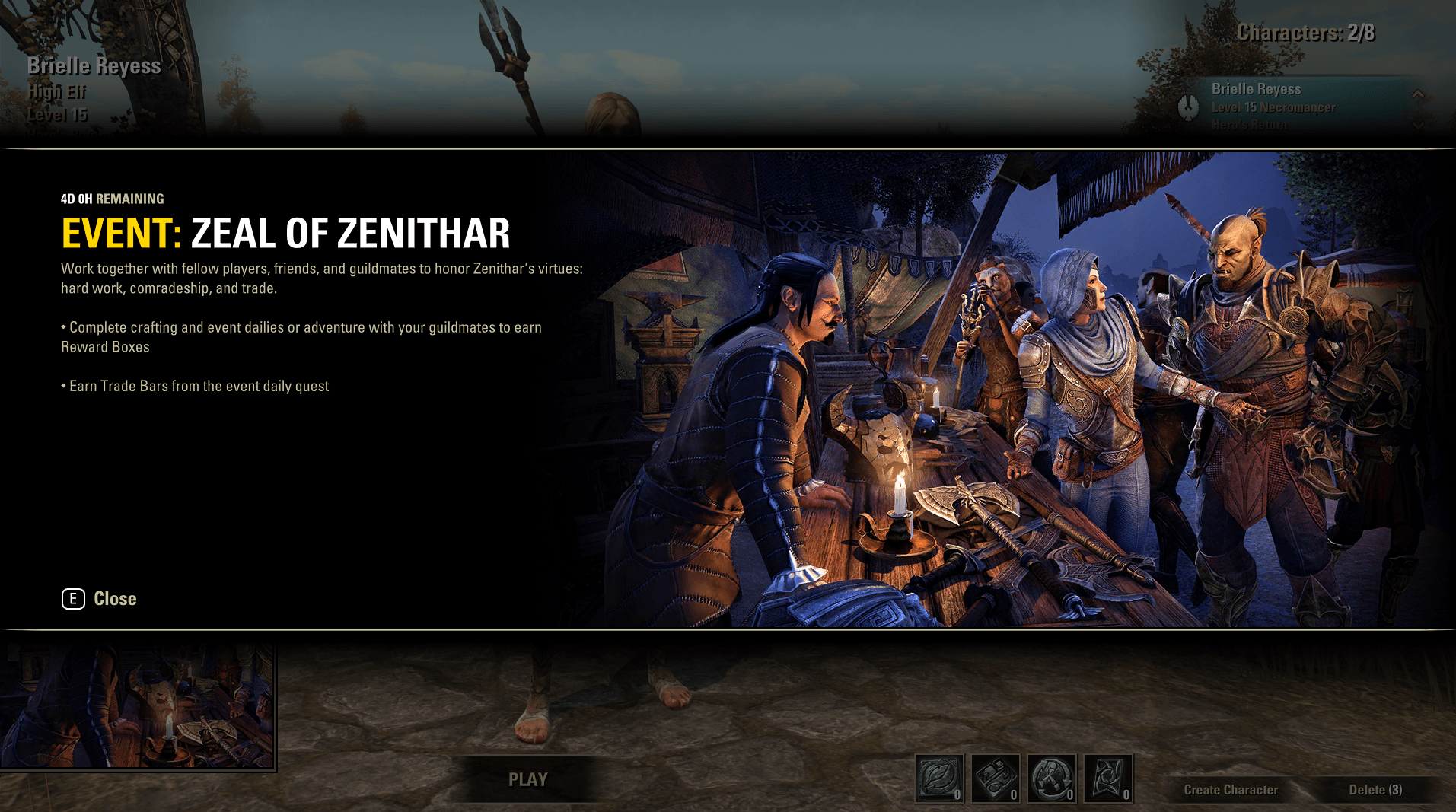This screenshot has height=812, width=1456.
Task: Move the character up with the up arrow
Action: tap(1418, 94)
